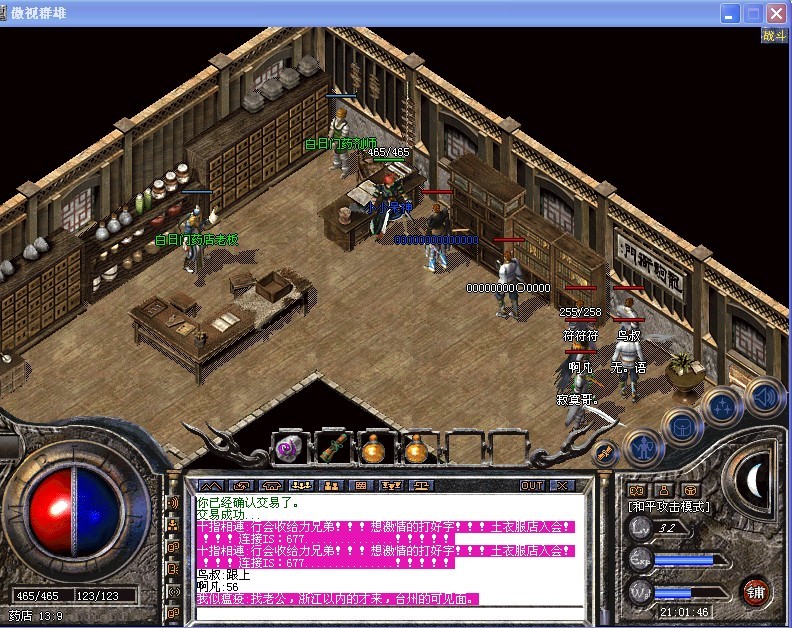Viewport: 792px width, 628px height.
Task: Close the game window from title bar
Action: pos(776,13)
